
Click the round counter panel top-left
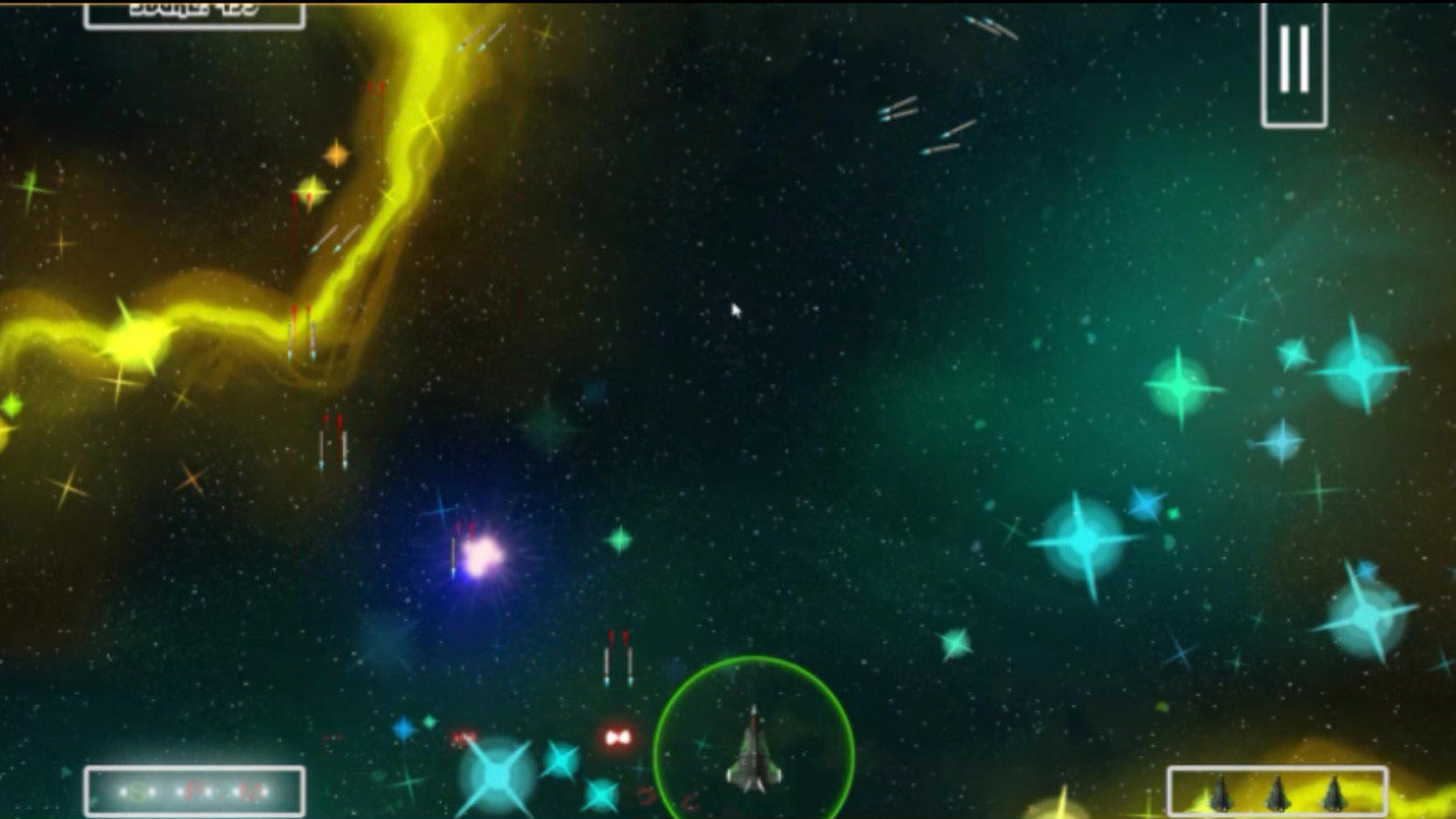point(192,13)
